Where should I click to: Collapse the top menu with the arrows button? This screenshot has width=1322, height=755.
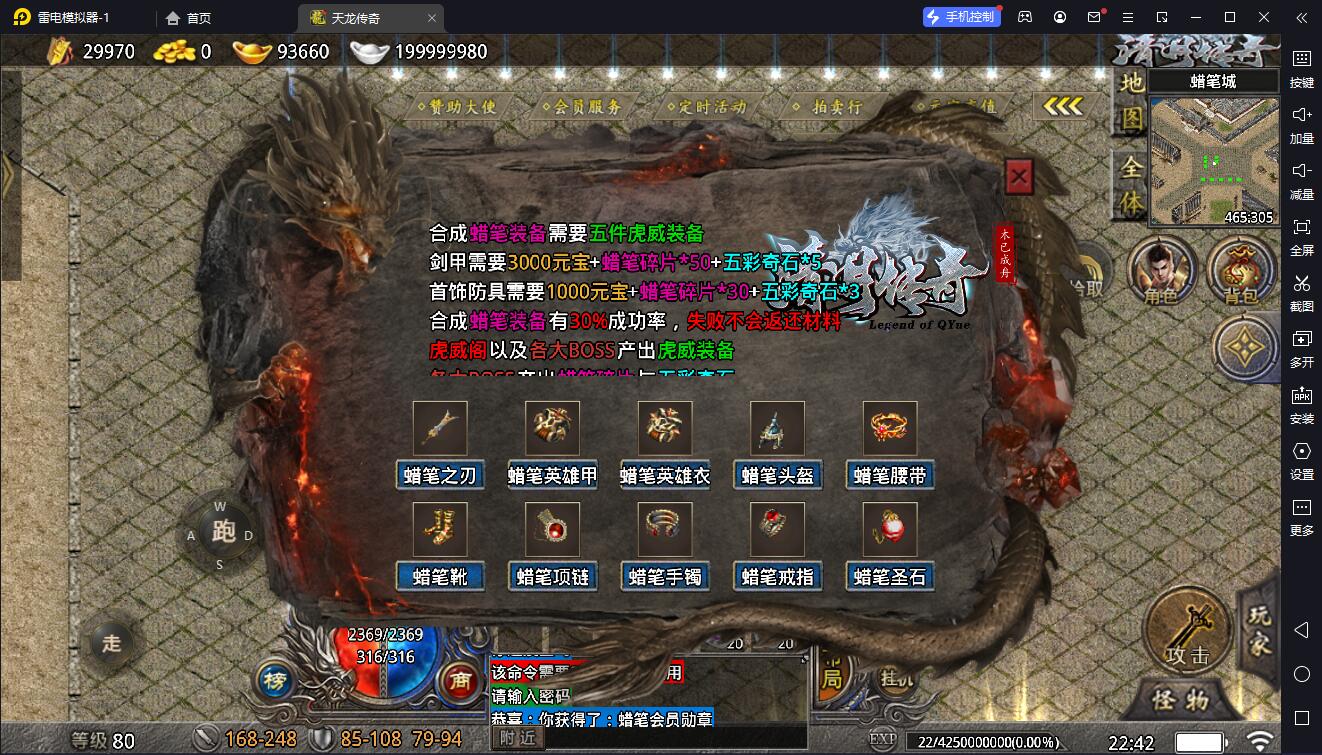pos(1061,106)
